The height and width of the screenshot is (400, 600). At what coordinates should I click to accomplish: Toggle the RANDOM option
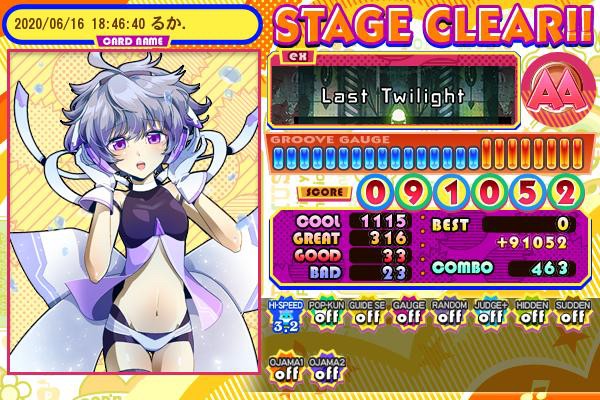(x=447, y=317)
